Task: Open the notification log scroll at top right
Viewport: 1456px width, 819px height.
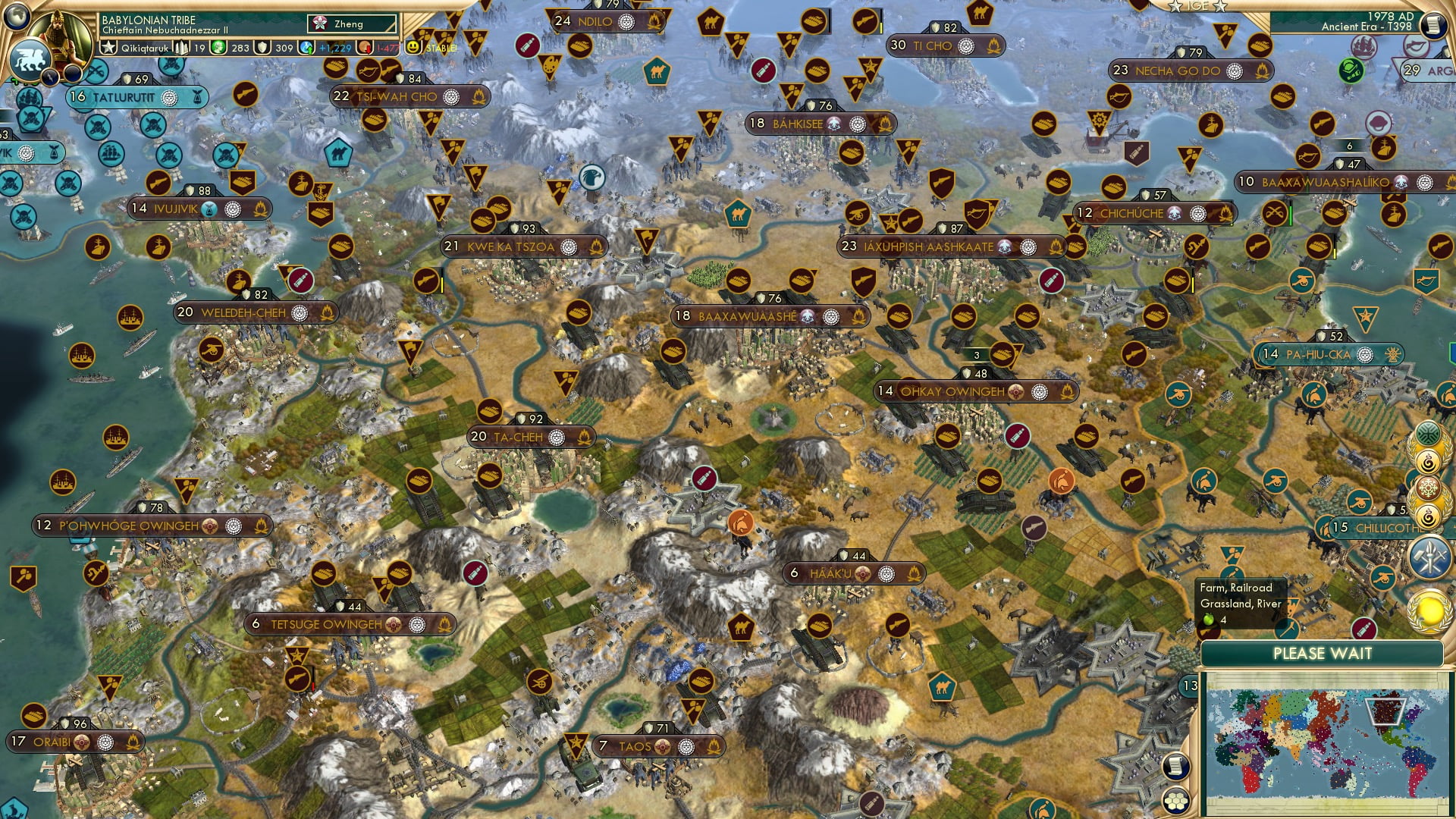Action: click(1432, 25)
